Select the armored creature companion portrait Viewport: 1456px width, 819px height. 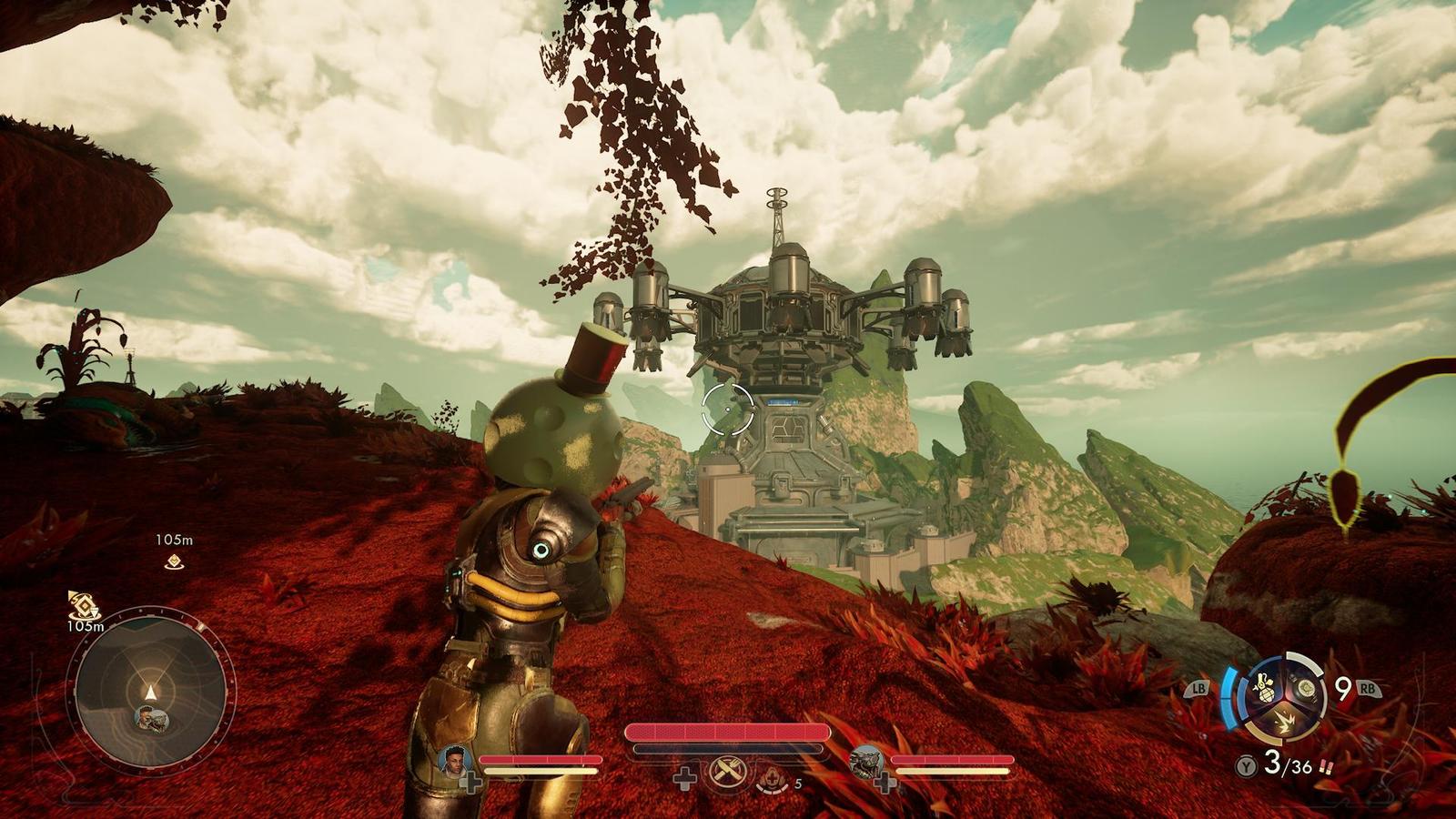[x=864, y=761]
